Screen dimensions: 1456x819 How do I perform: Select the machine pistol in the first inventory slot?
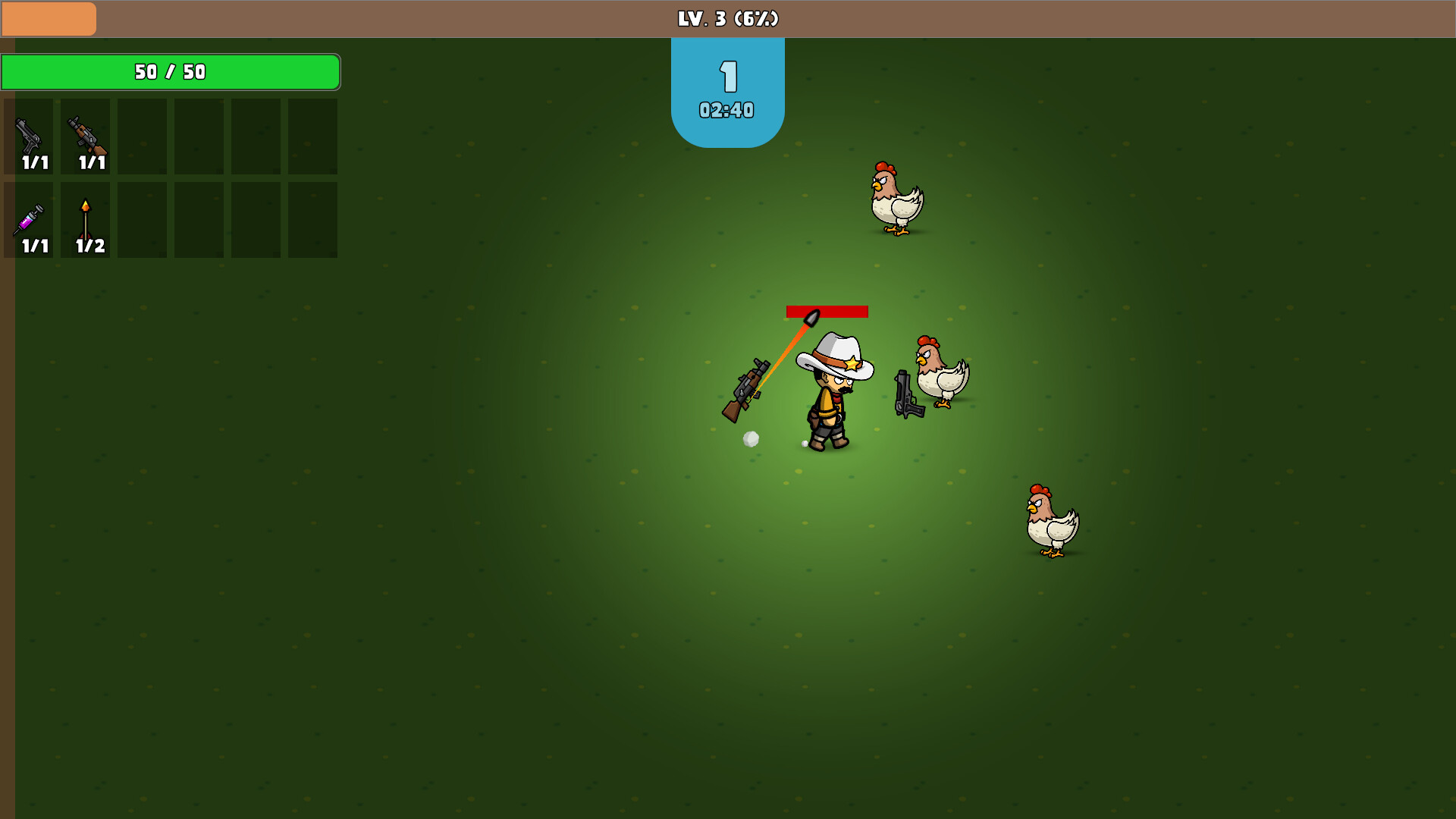point(30,136)
